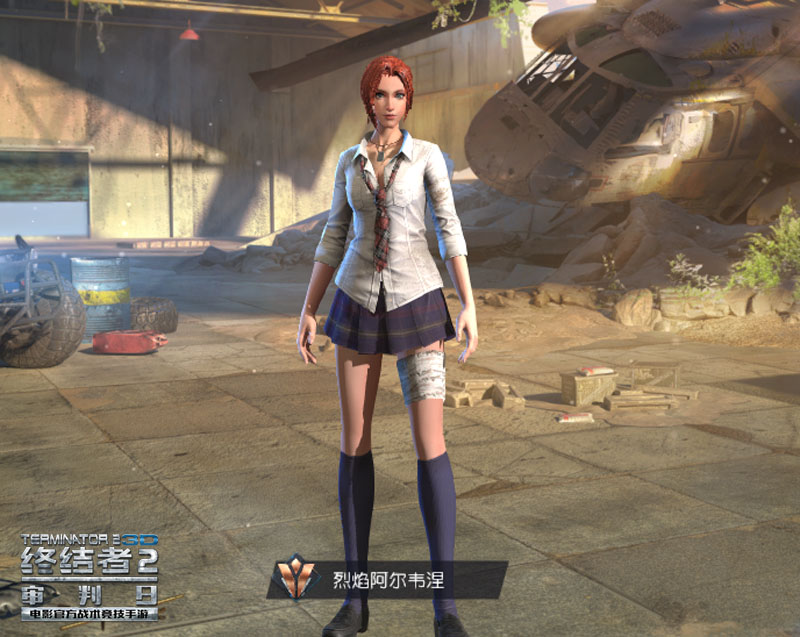Select the 烈焰阿尔韦涅 character name banner
The height and width of the screenshot is (637, 800).
tap(388, 580)
